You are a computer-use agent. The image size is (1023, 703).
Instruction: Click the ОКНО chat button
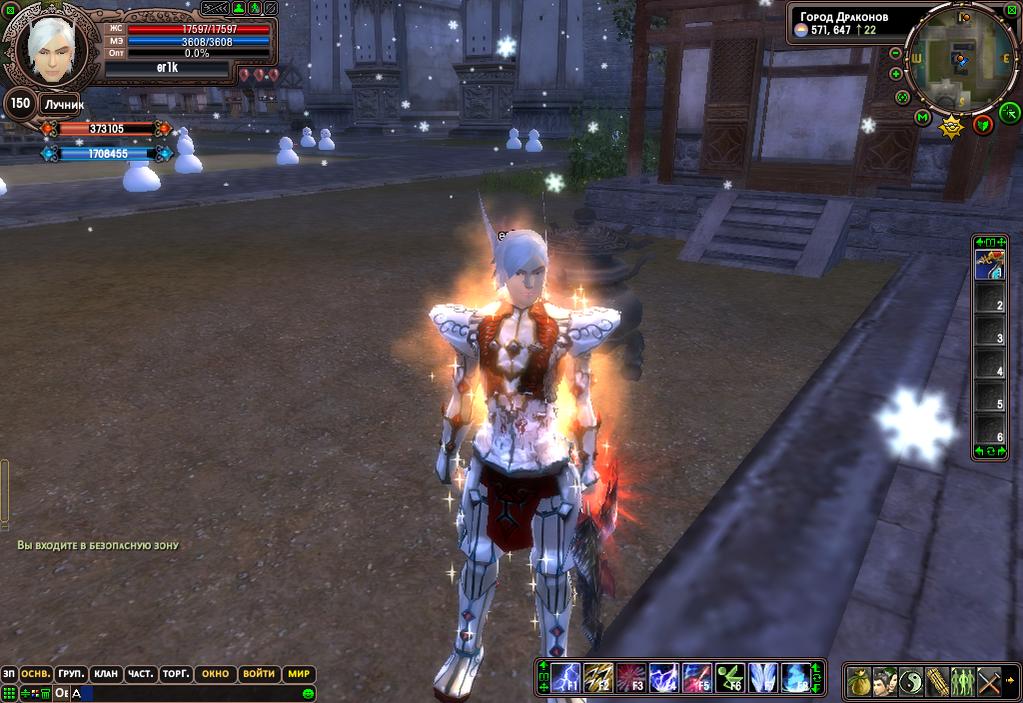coord(215,674)
